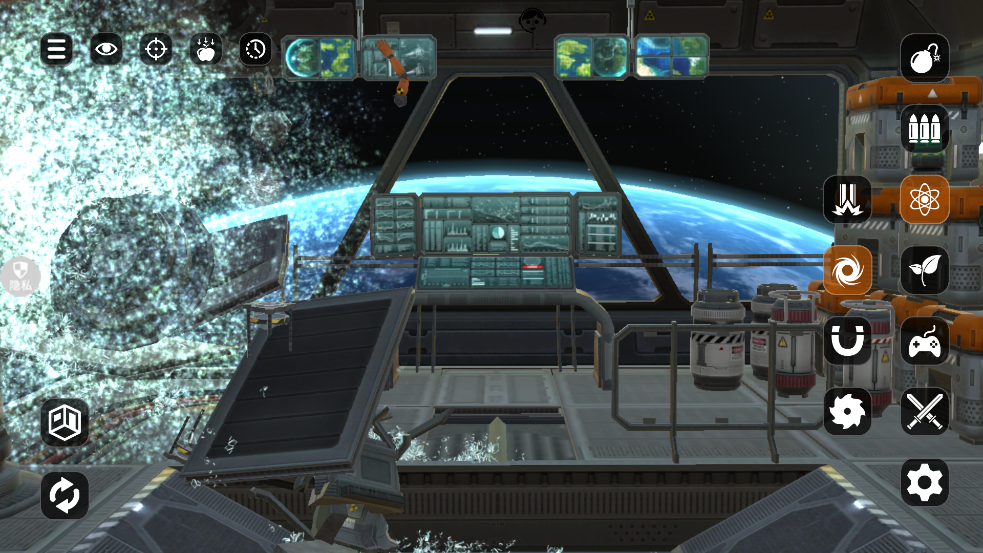Tap the slow-motion clock icon
Screen dimensions: 983x553
coord(256,48)
